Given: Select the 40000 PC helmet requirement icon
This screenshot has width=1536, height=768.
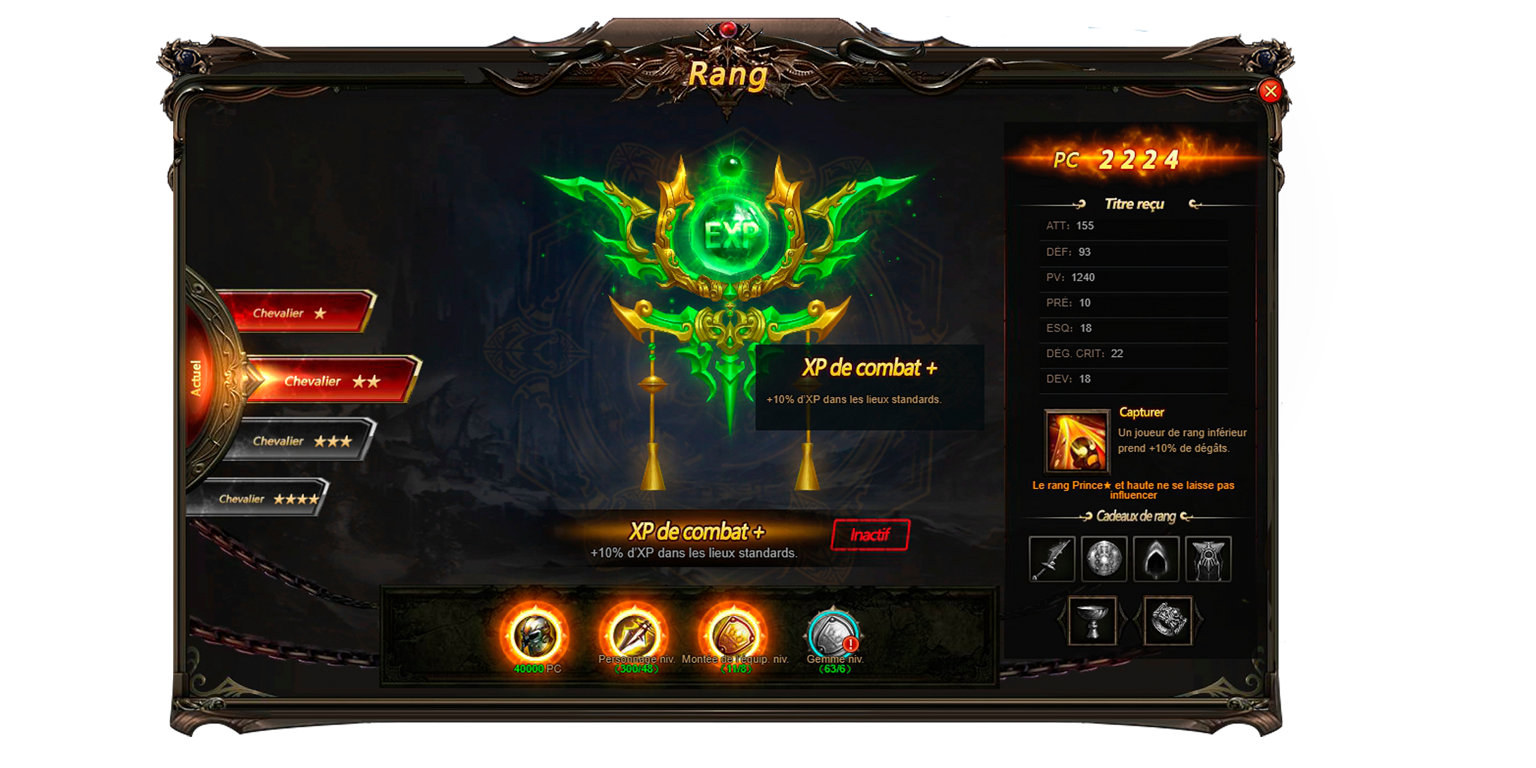Looking at the screenshot, I should (534, 634).
